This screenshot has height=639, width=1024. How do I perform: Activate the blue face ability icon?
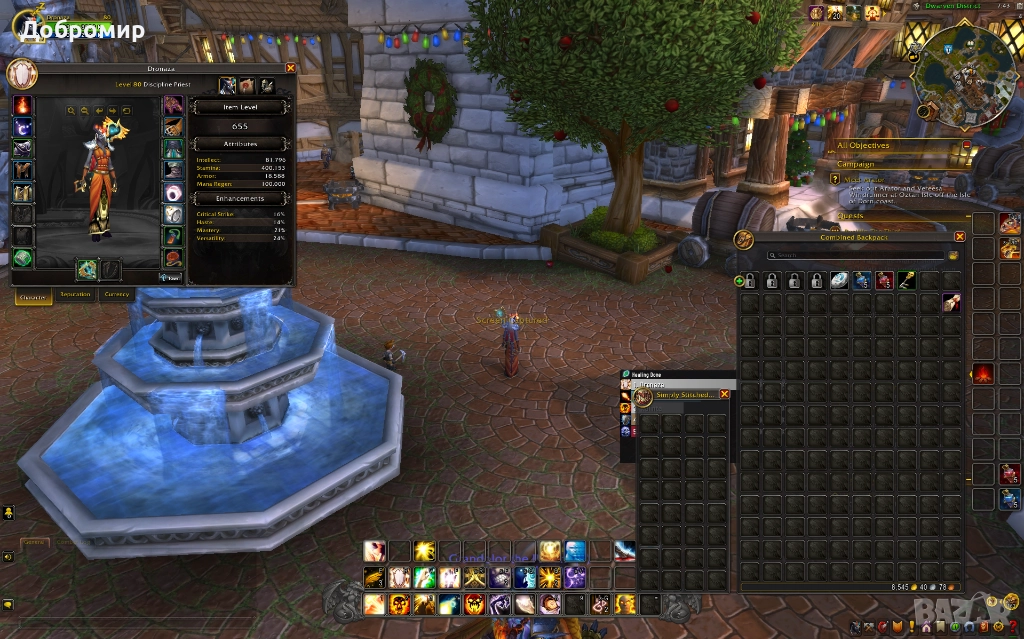pyautogui.click(x=576, y=551)
